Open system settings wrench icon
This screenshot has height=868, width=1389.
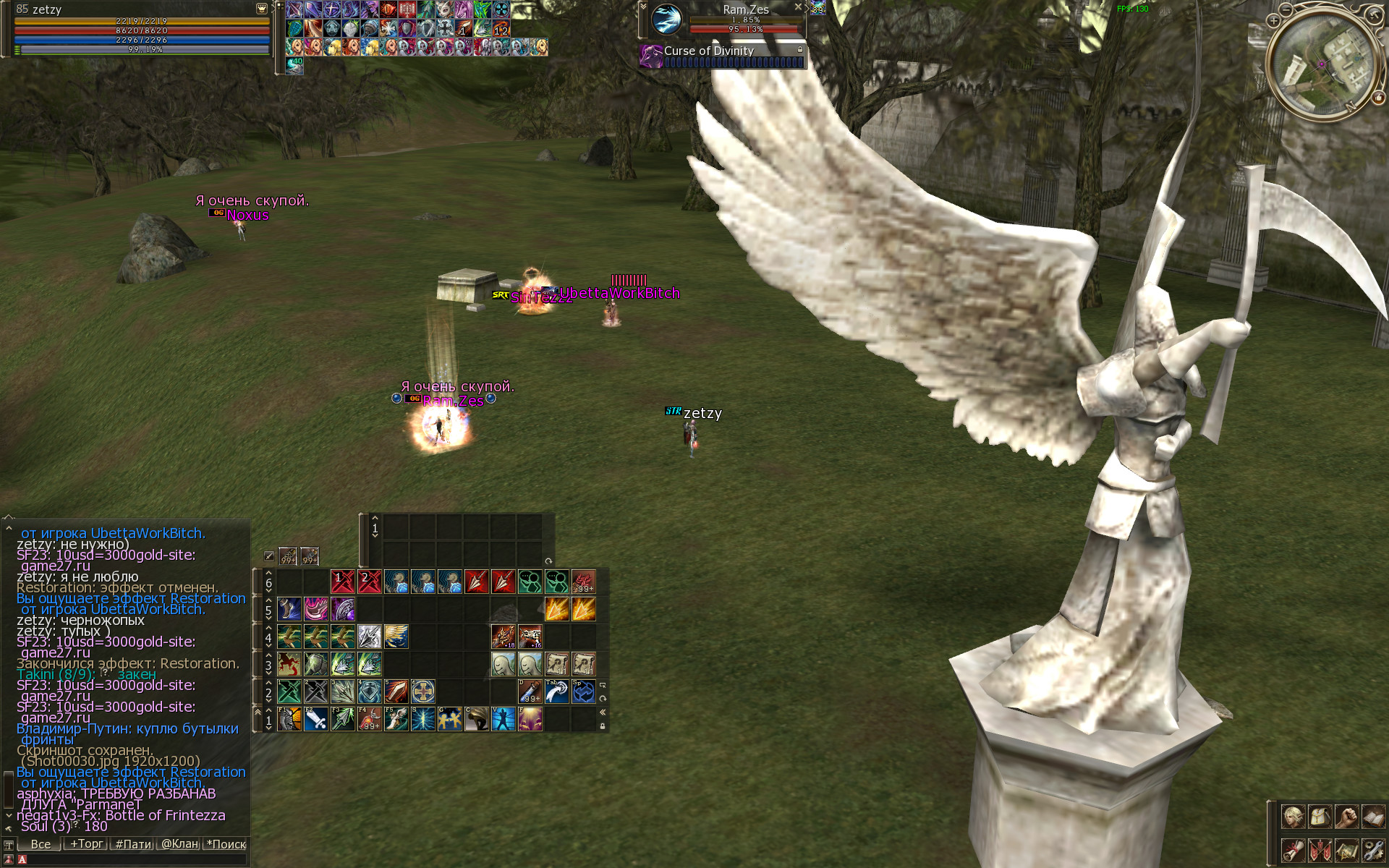[x=1373, y=849]
